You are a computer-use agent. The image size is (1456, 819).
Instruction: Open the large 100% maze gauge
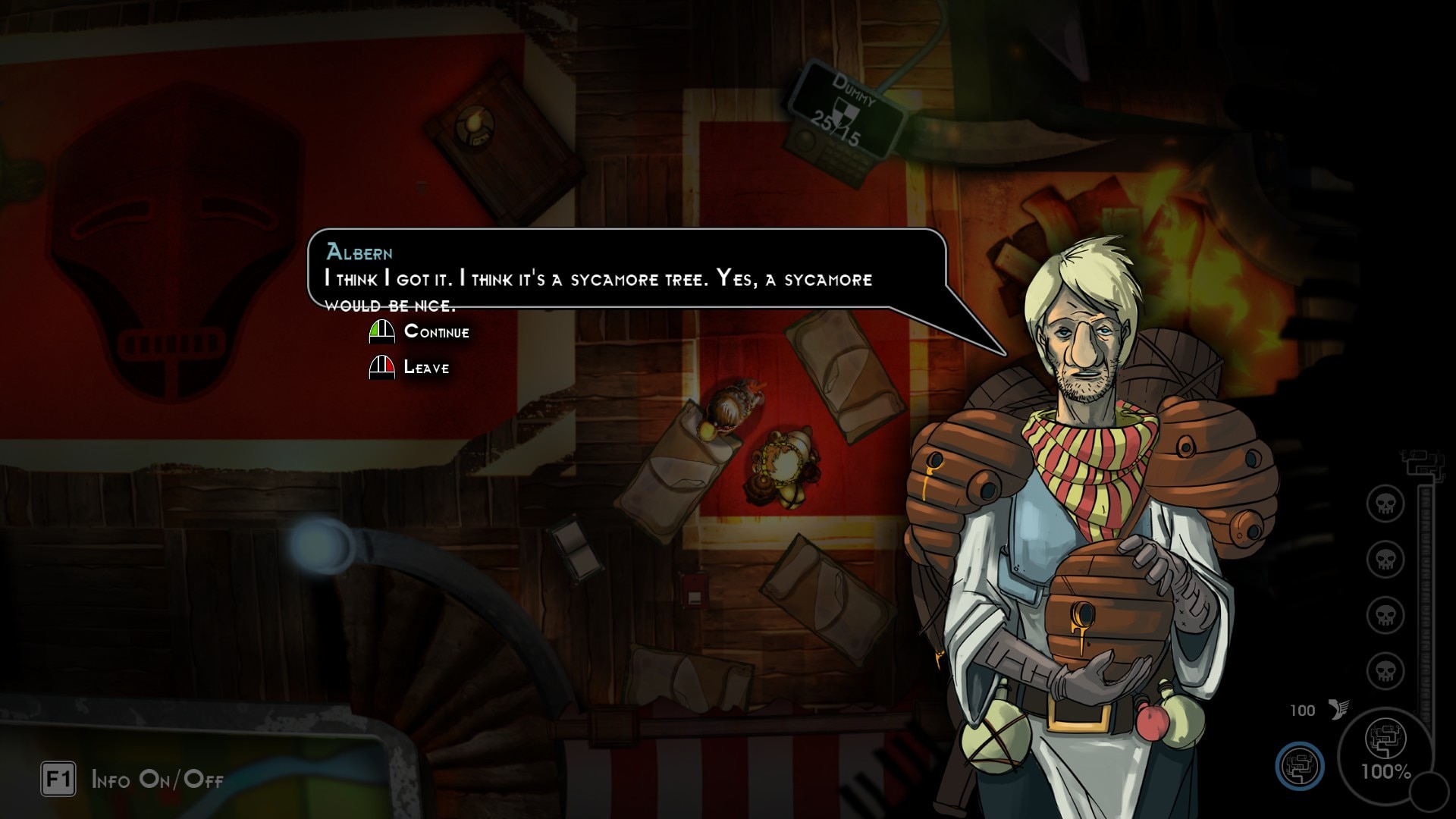[1385, 751]
